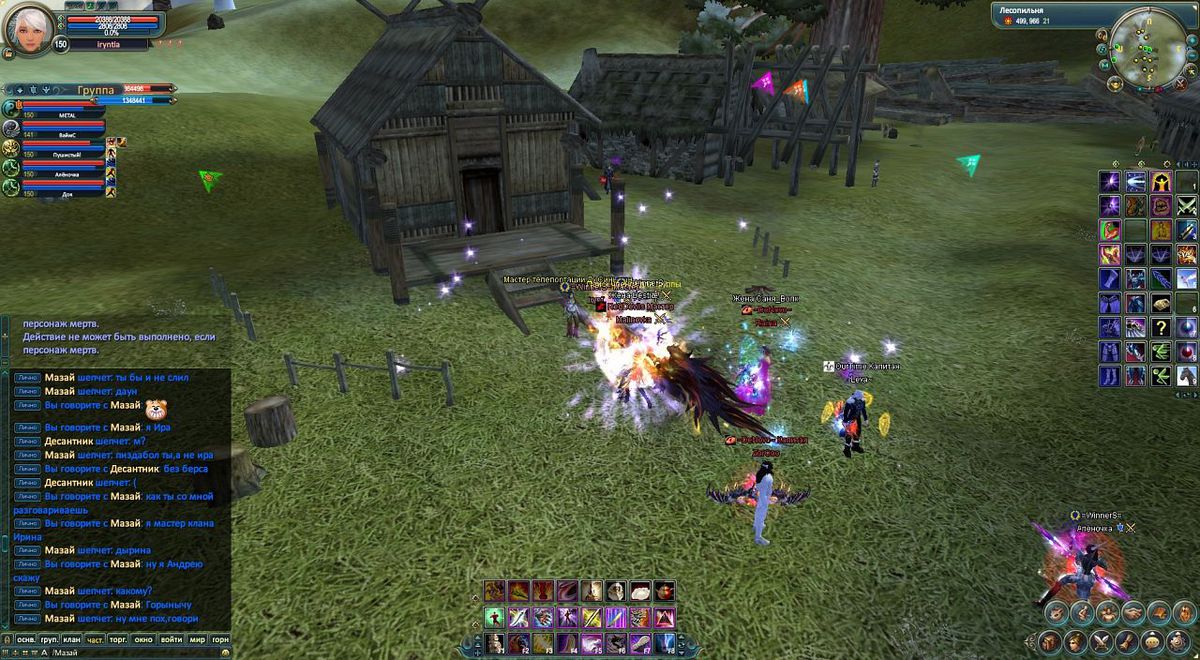Image resolution: width=1200 pixels, height=660 pixels.
Task: Activate the horse mount icon in side bar
Action: (x=1186, y=375)
